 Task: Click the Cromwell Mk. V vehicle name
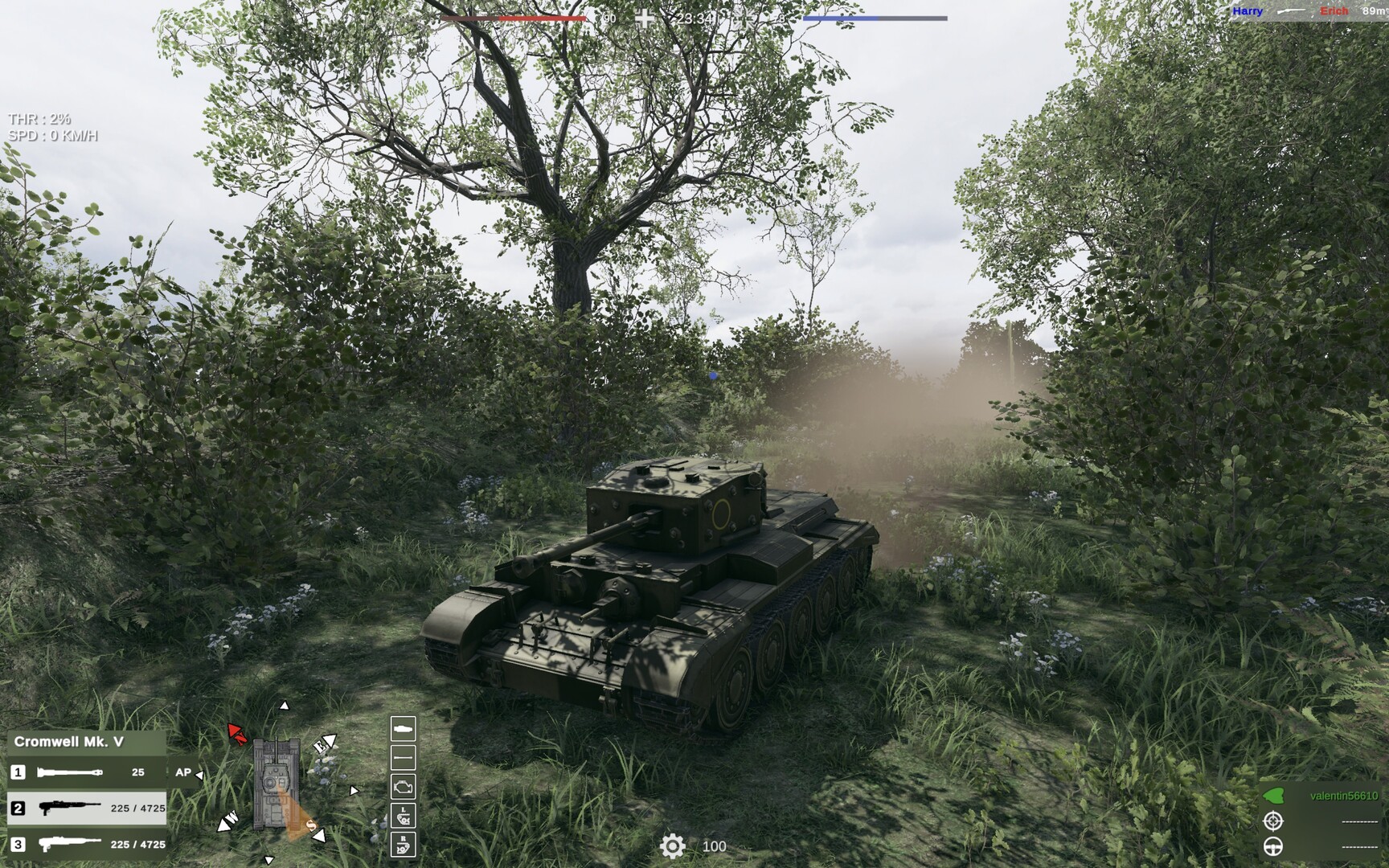(71, 743)
